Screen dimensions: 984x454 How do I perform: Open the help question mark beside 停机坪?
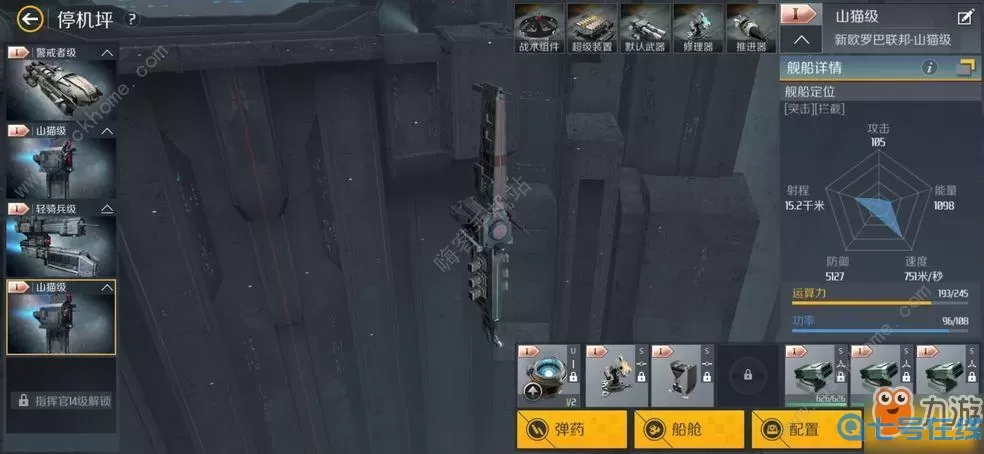click(x=131, y=18)
